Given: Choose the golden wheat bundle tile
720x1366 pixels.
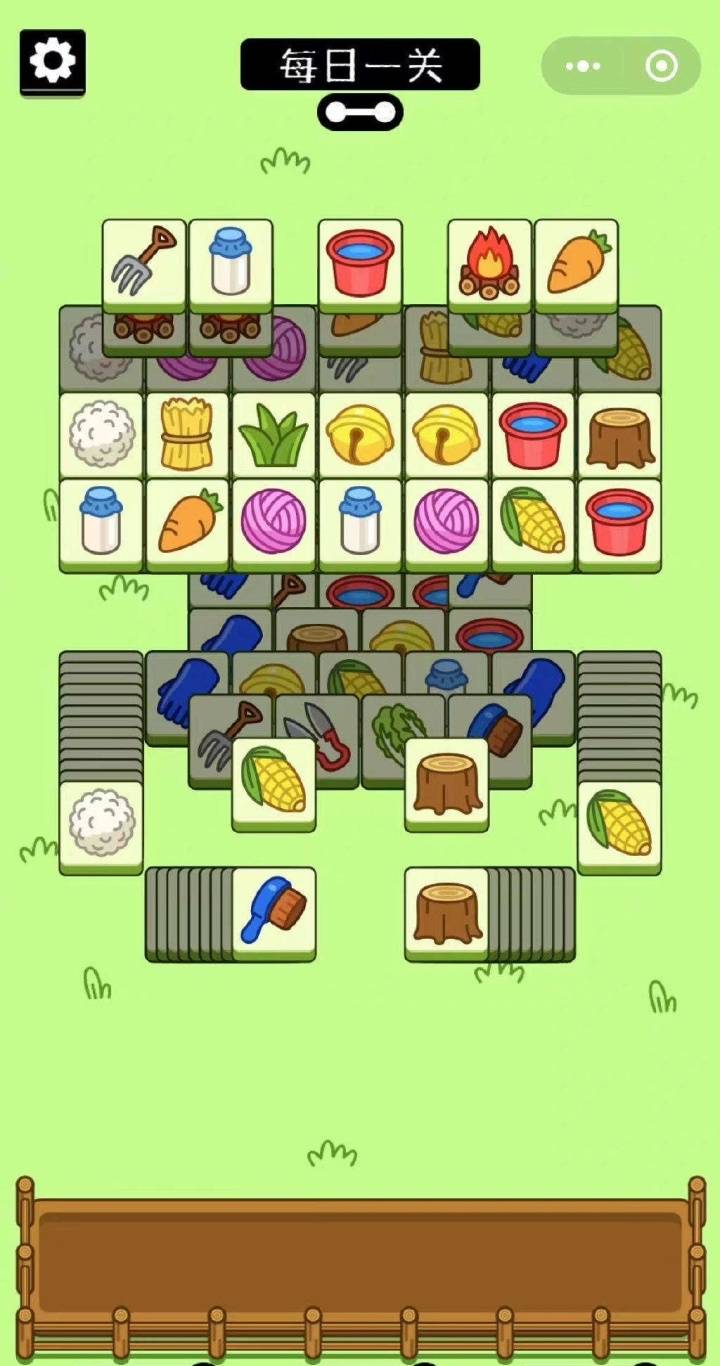Looking at the screenshot, I should point(187,435).
